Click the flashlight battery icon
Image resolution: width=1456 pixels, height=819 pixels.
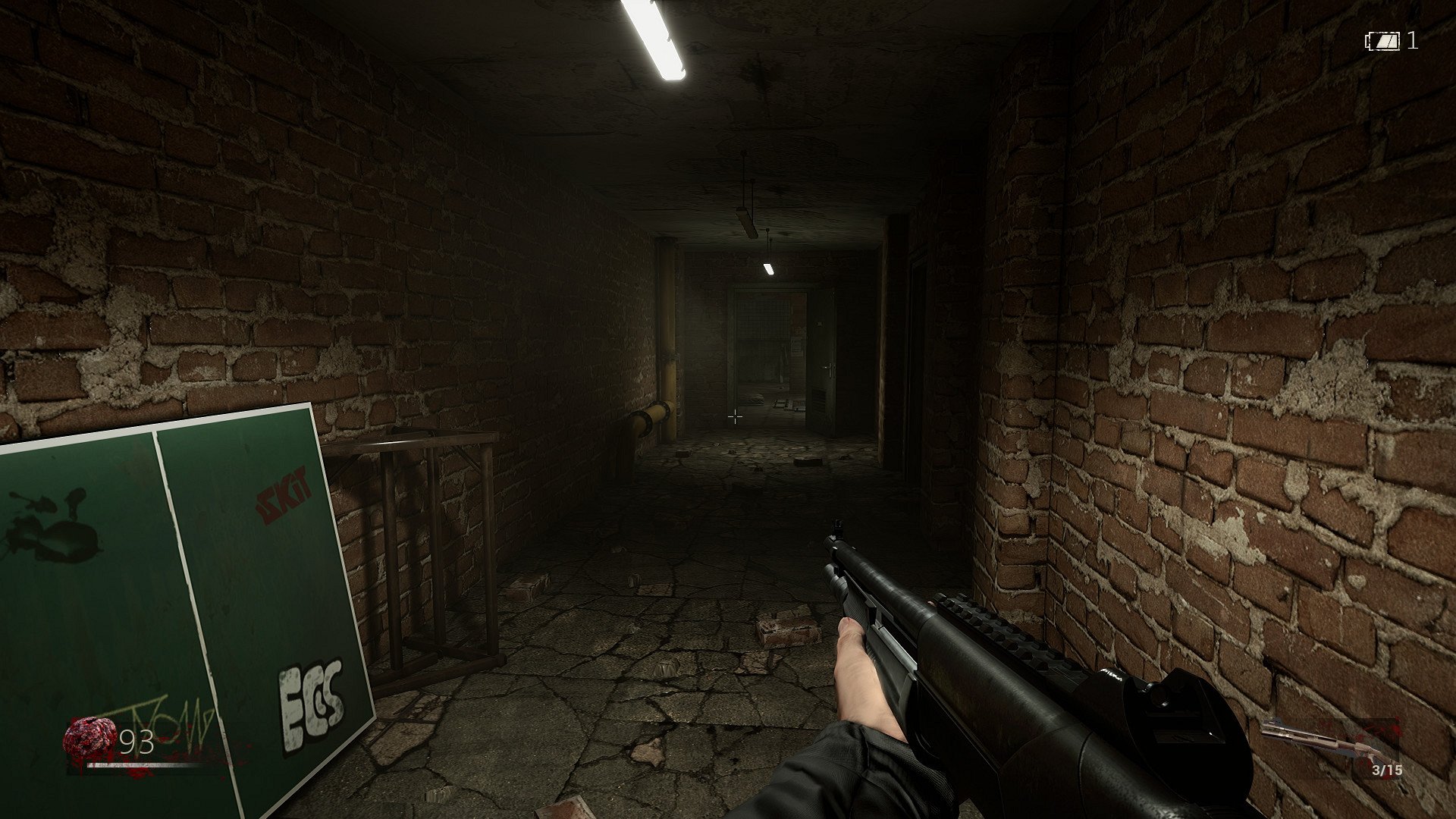[x=1383, y=41]
